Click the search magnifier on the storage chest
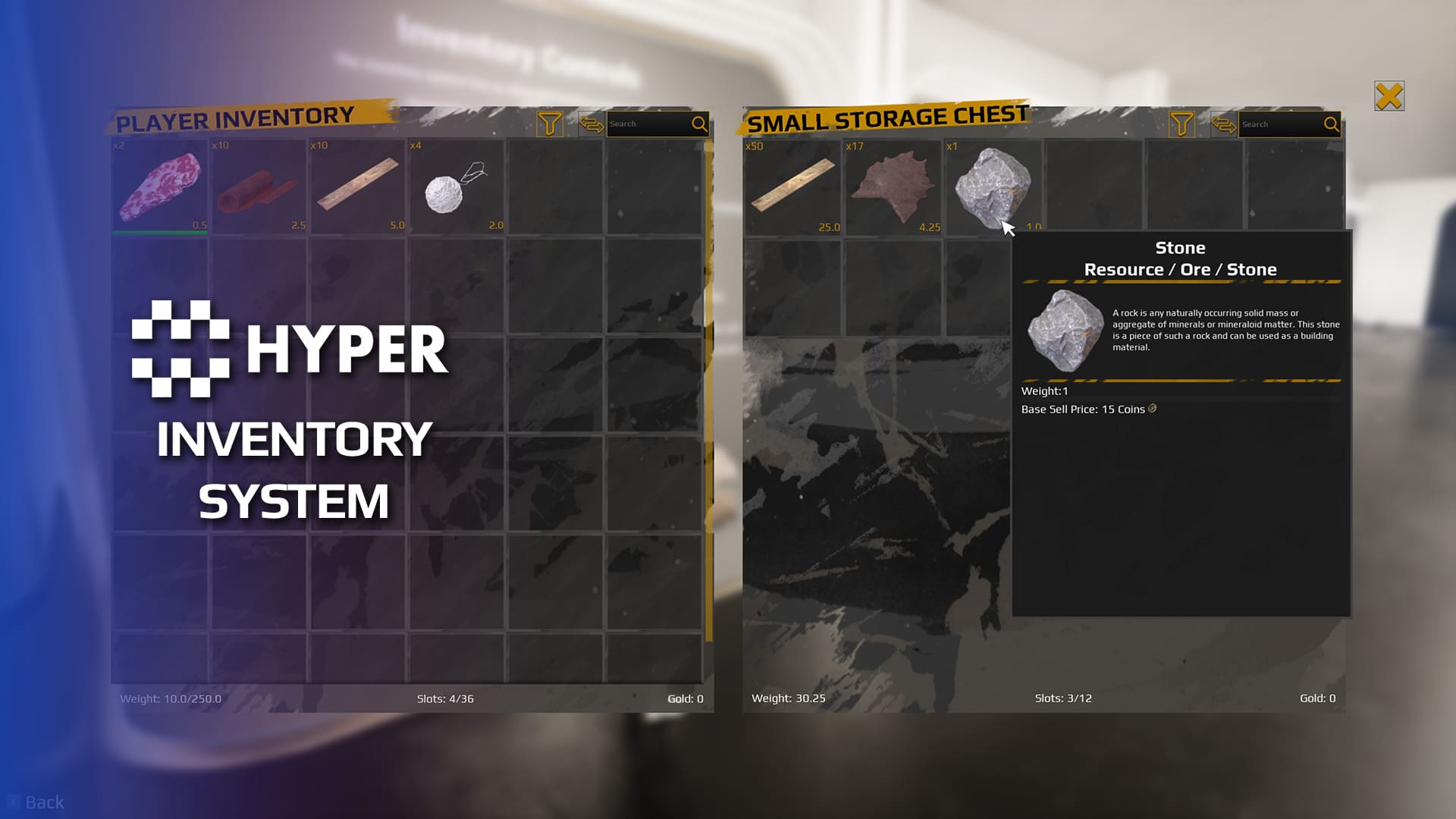Viewport: 1456px width, 819px height. click(x=1332, y=124)
